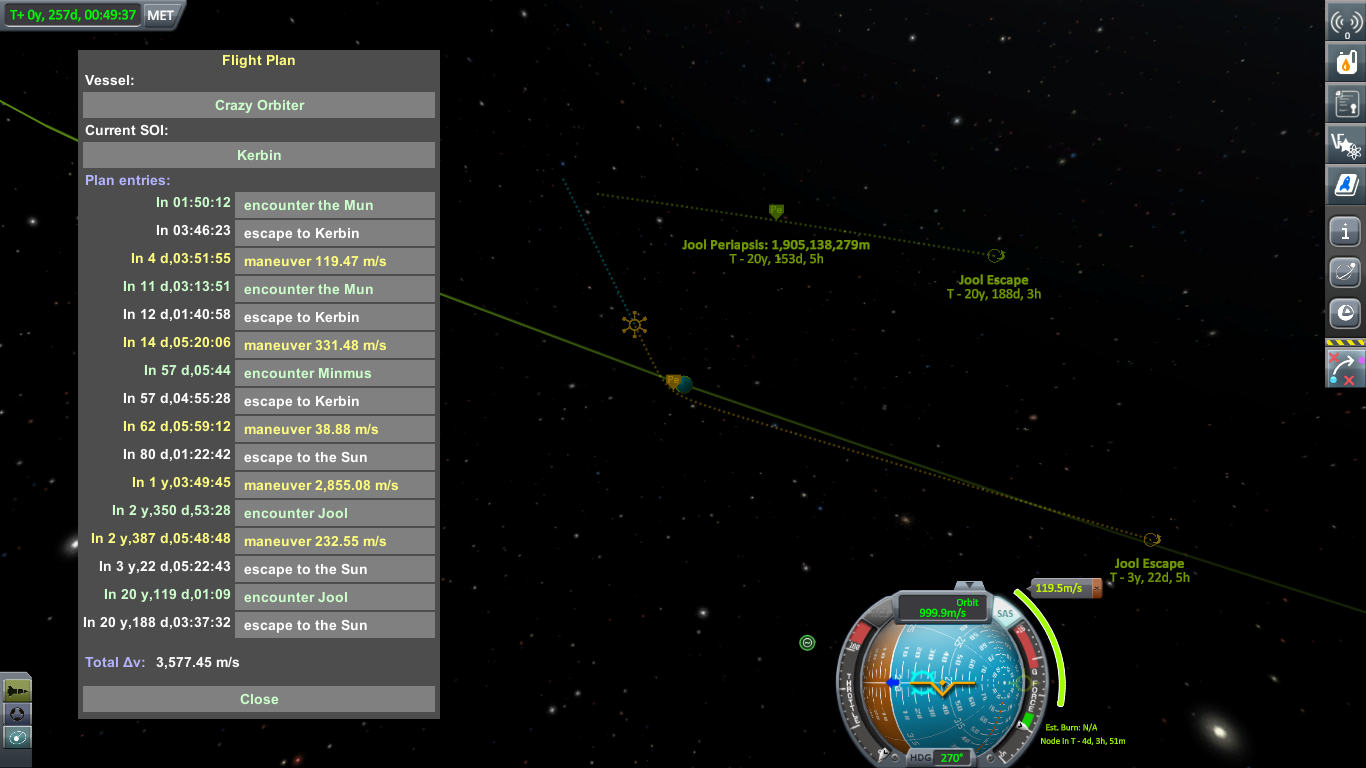The width and height of the screenshot is (1366, 768).
Task: Select the 'maneuver 119.47 m/s' plan entry
Action: [x=334, y=261]
